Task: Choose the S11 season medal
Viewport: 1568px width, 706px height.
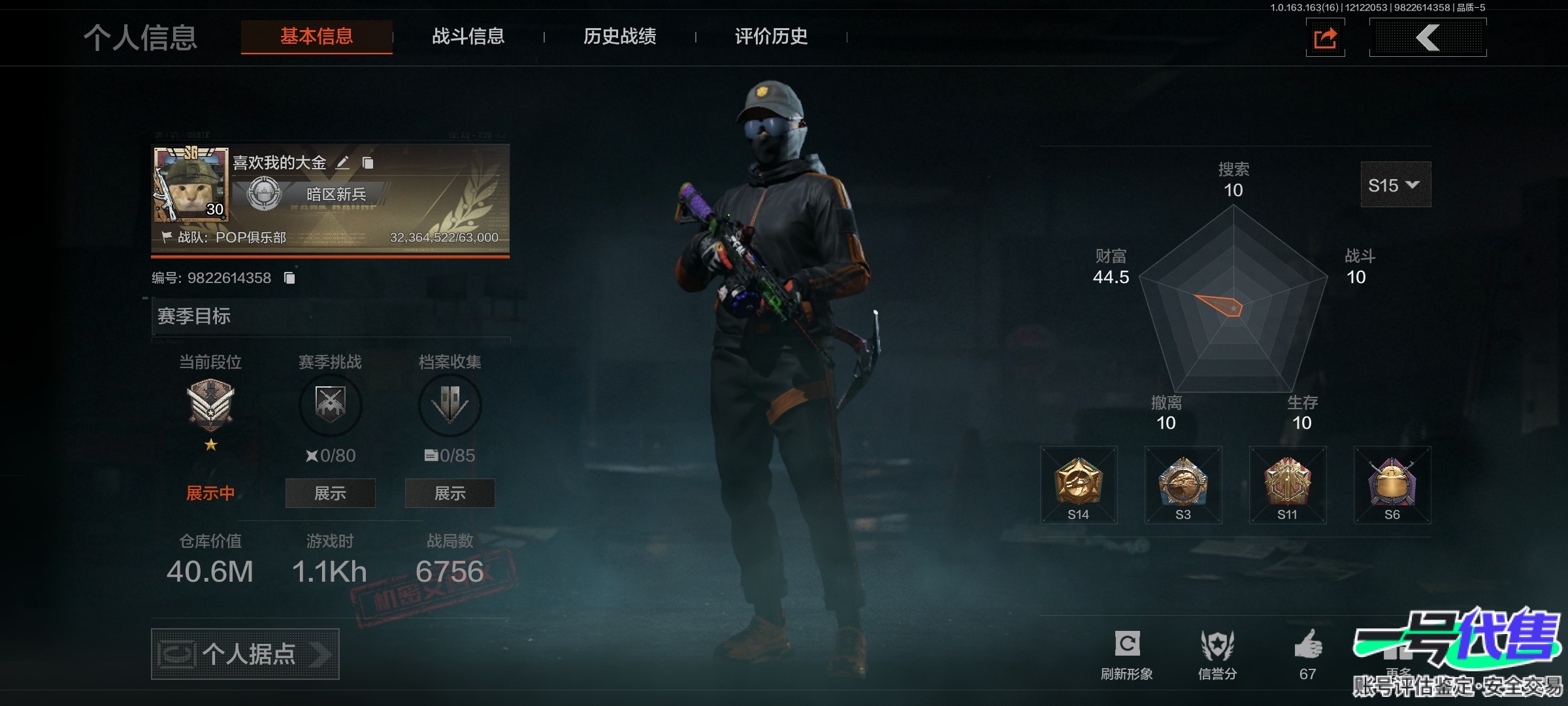Action: [1288, 485]
